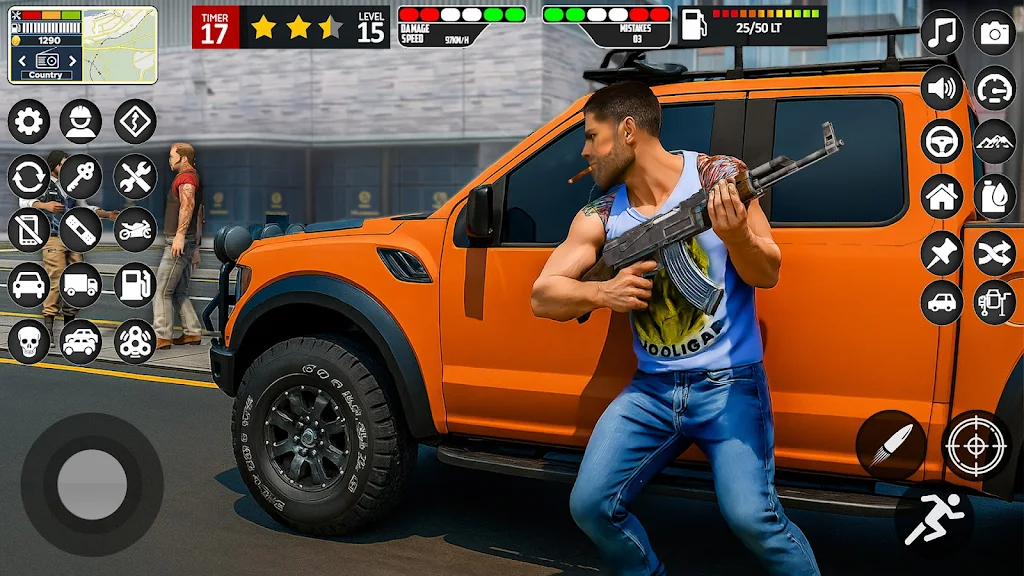This screenshot has height=576, width=1024.
Task: Tap the fuel pump icon
Action: (135, 285)
